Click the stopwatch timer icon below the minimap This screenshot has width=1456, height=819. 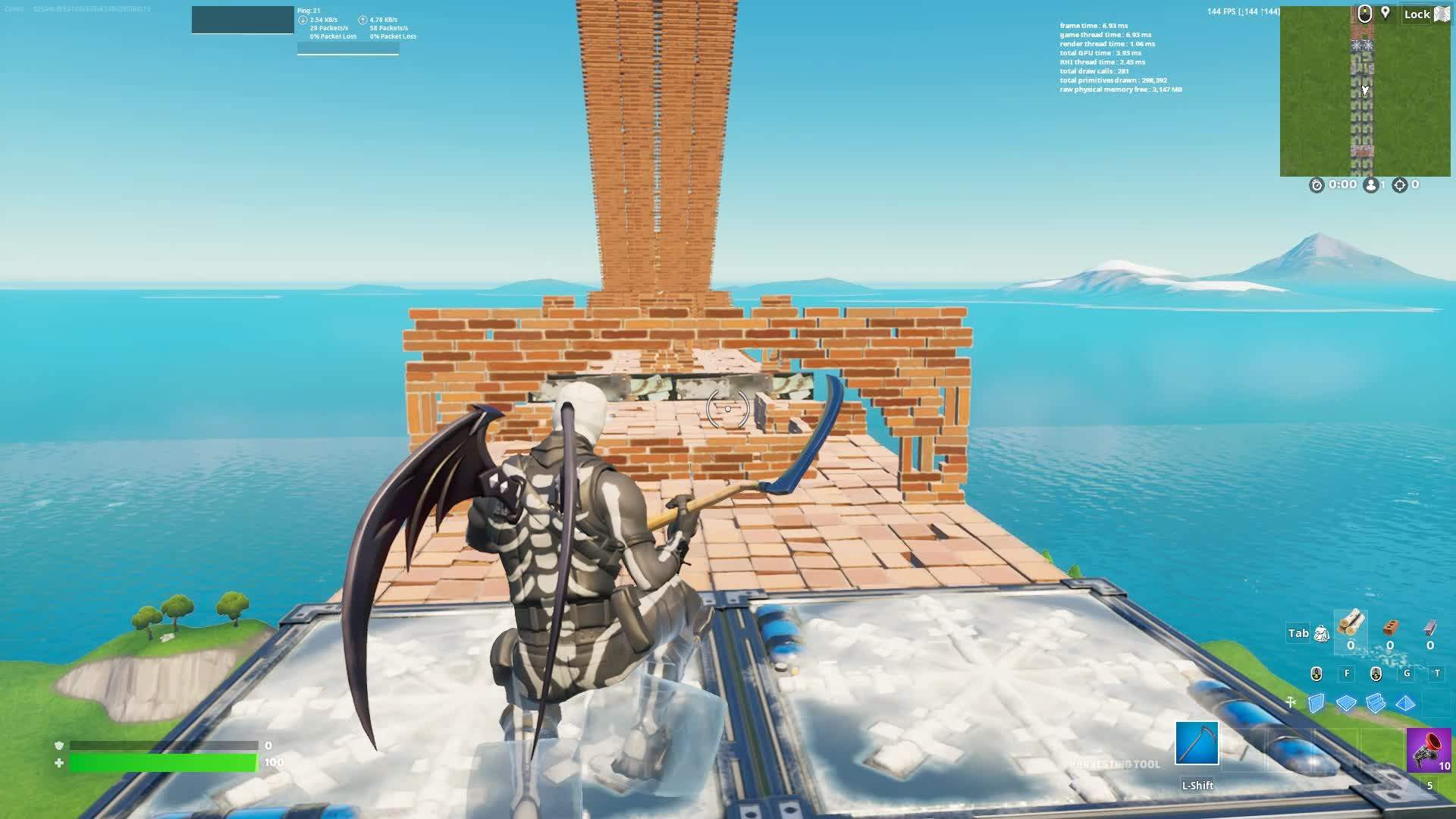point(1316,184)
